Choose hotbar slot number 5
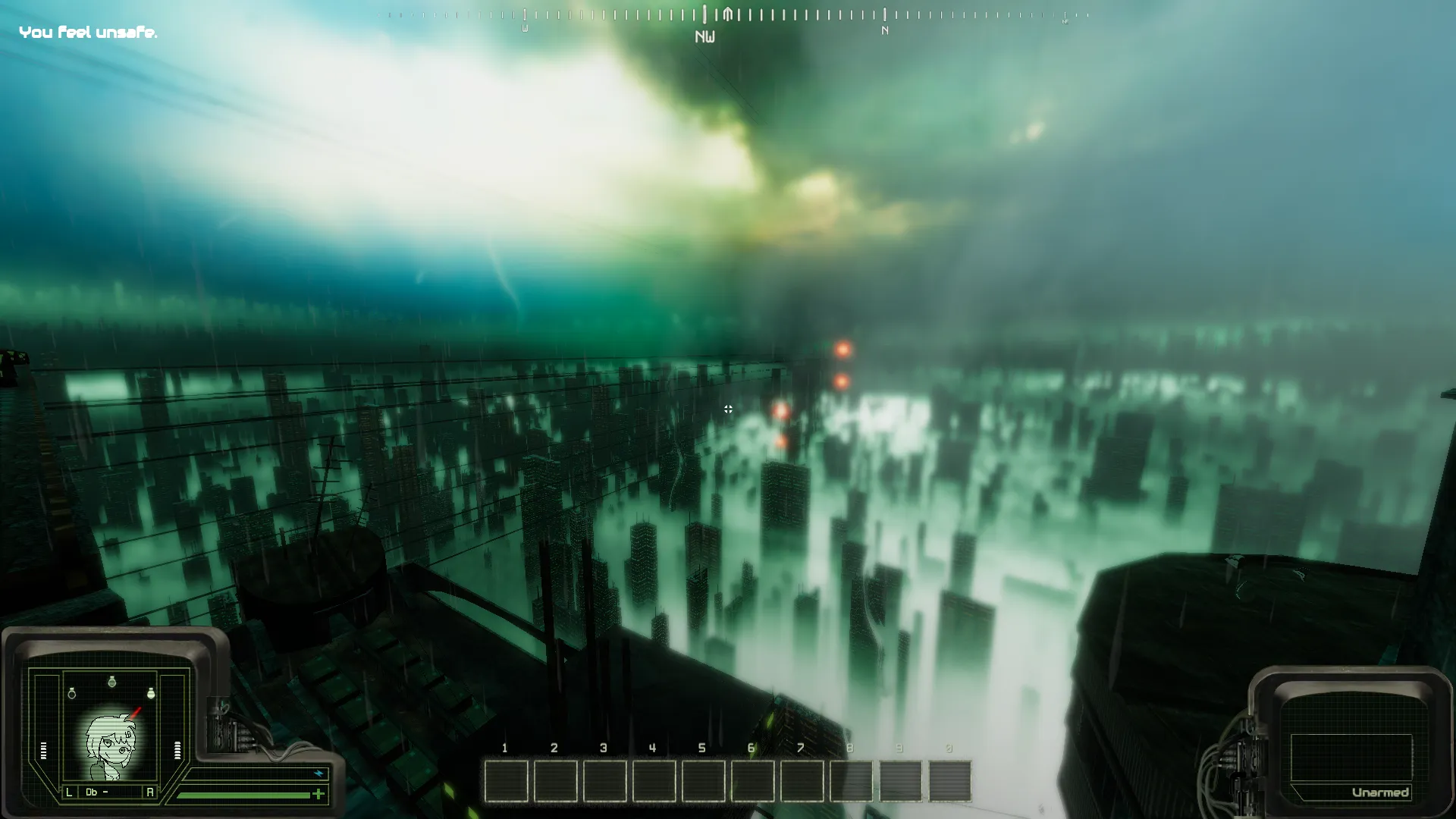The width and height of the screenshot is (1456, 819). pyautogui.click(x=703, y=781)
